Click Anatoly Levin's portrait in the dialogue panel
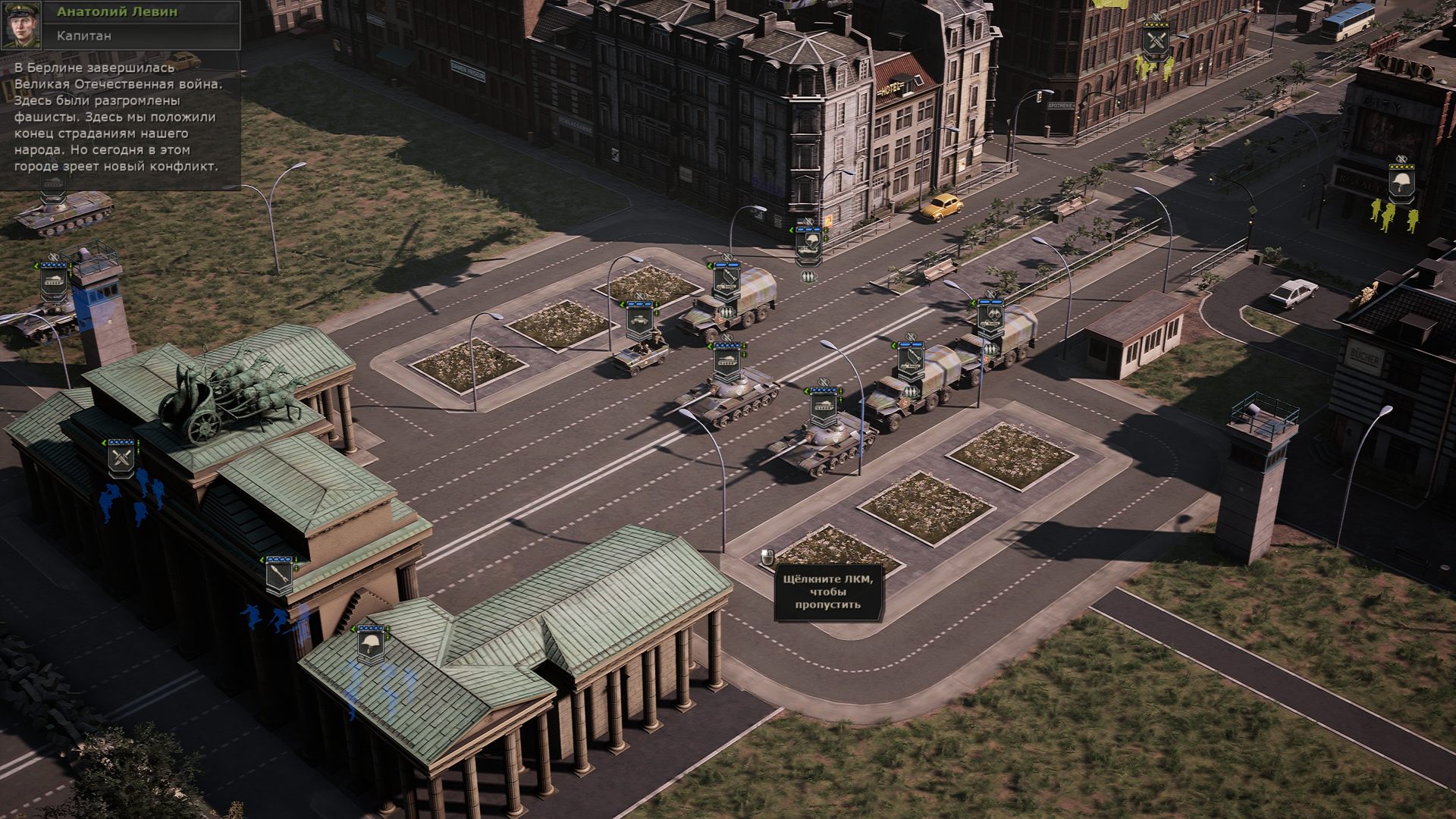 click(22, 25)
